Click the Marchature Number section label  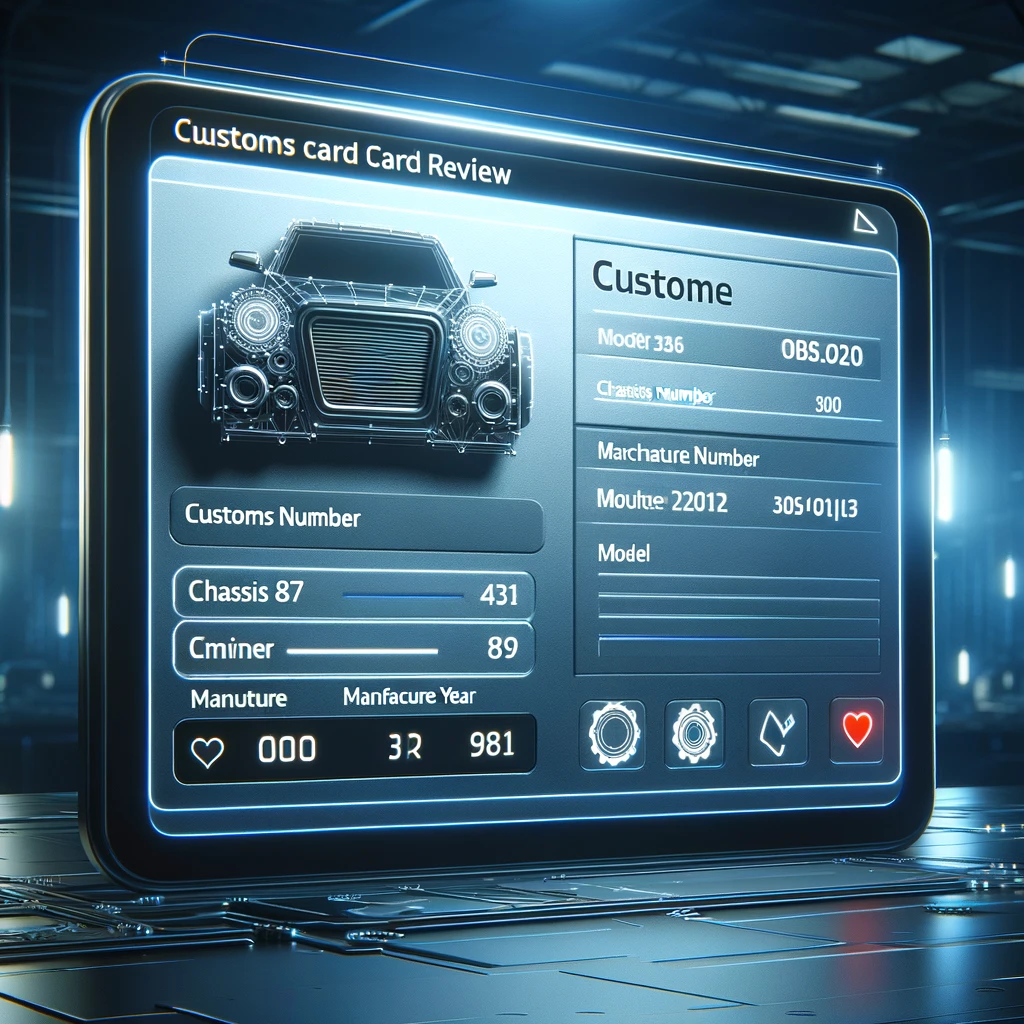(x=678, y=456)
